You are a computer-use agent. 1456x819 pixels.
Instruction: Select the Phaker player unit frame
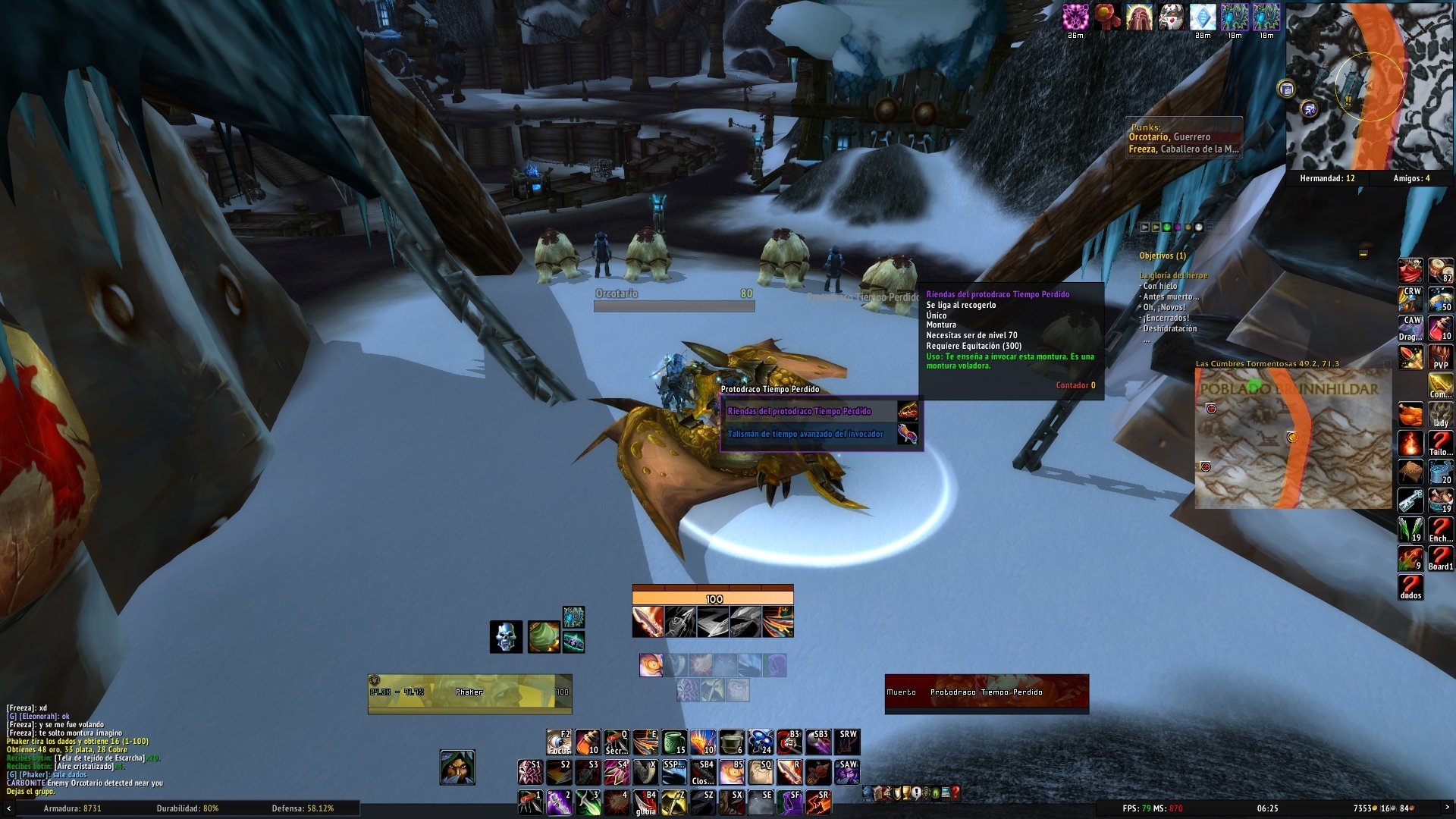click(x=469, y=692)
